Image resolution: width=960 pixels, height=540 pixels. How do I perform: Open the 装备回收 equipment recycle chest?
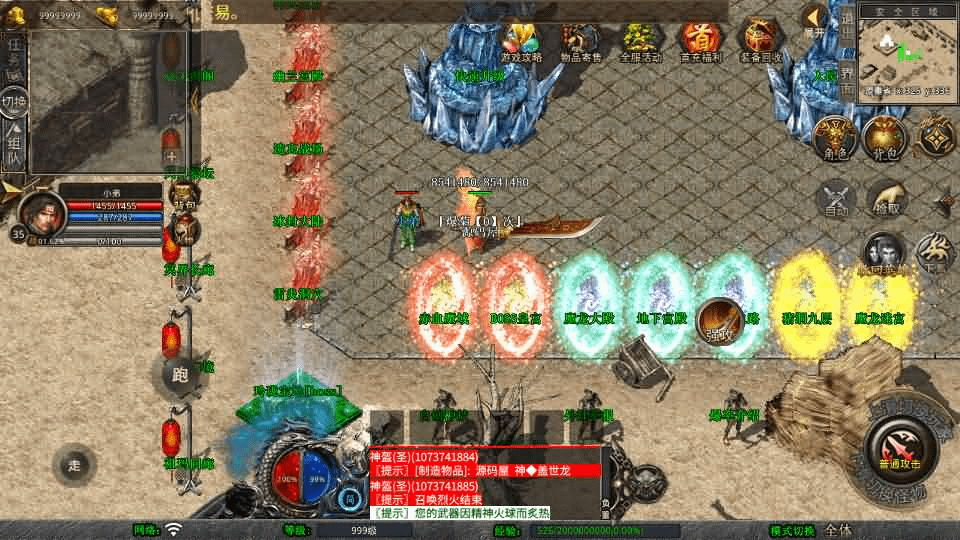(x=759, y=40)
